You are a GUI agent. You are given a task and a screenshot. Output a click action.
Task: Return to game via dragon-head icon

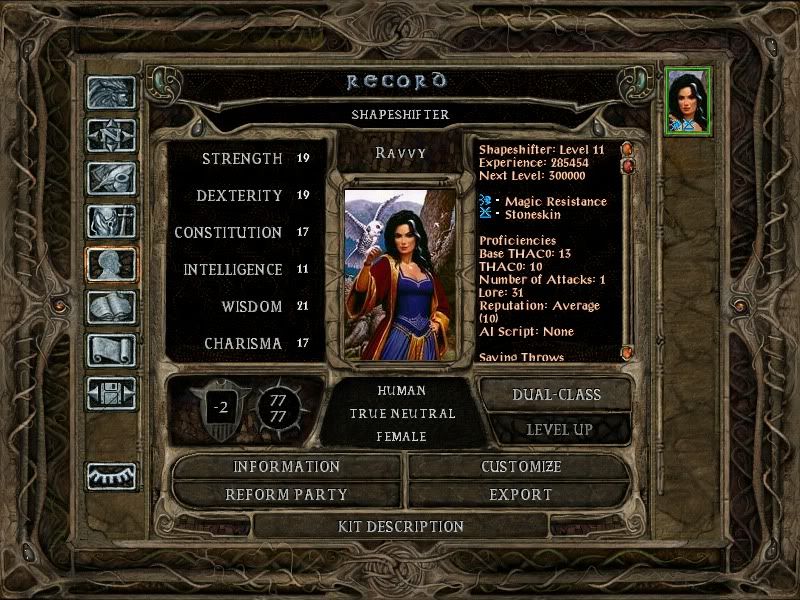111,93
